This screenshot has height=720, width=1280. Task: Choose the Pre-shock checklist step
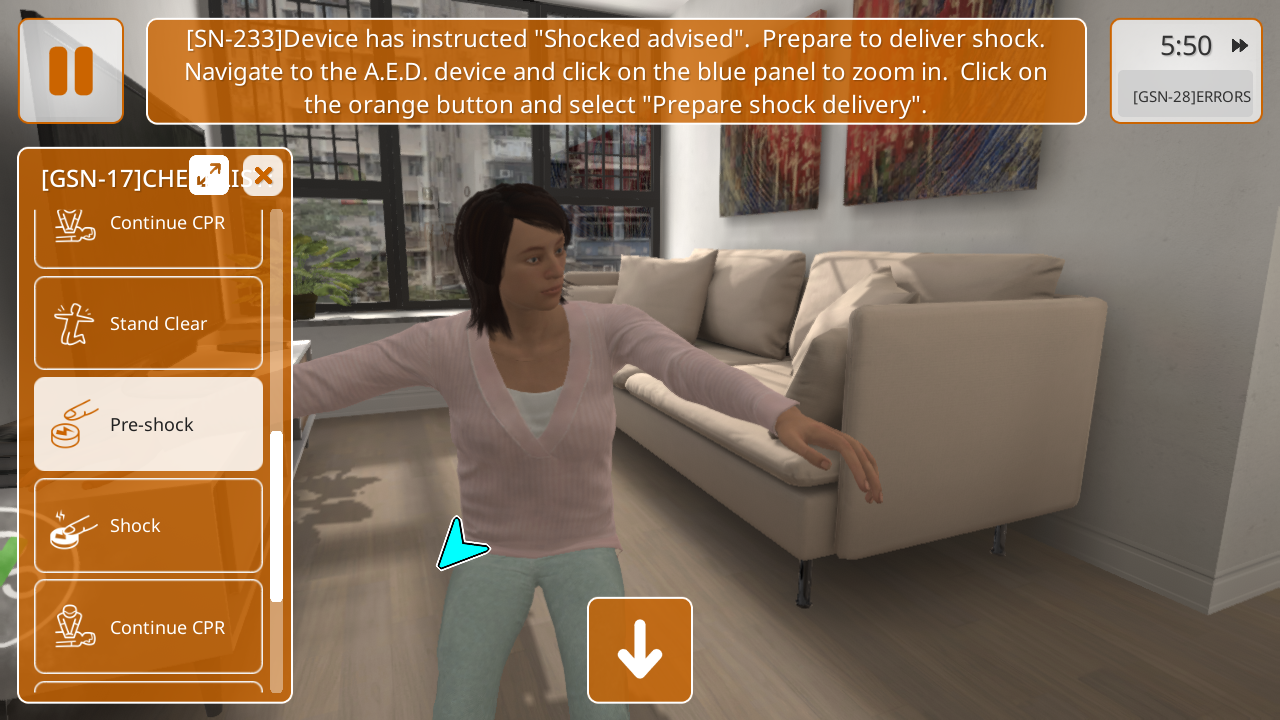tap(148, 424)
